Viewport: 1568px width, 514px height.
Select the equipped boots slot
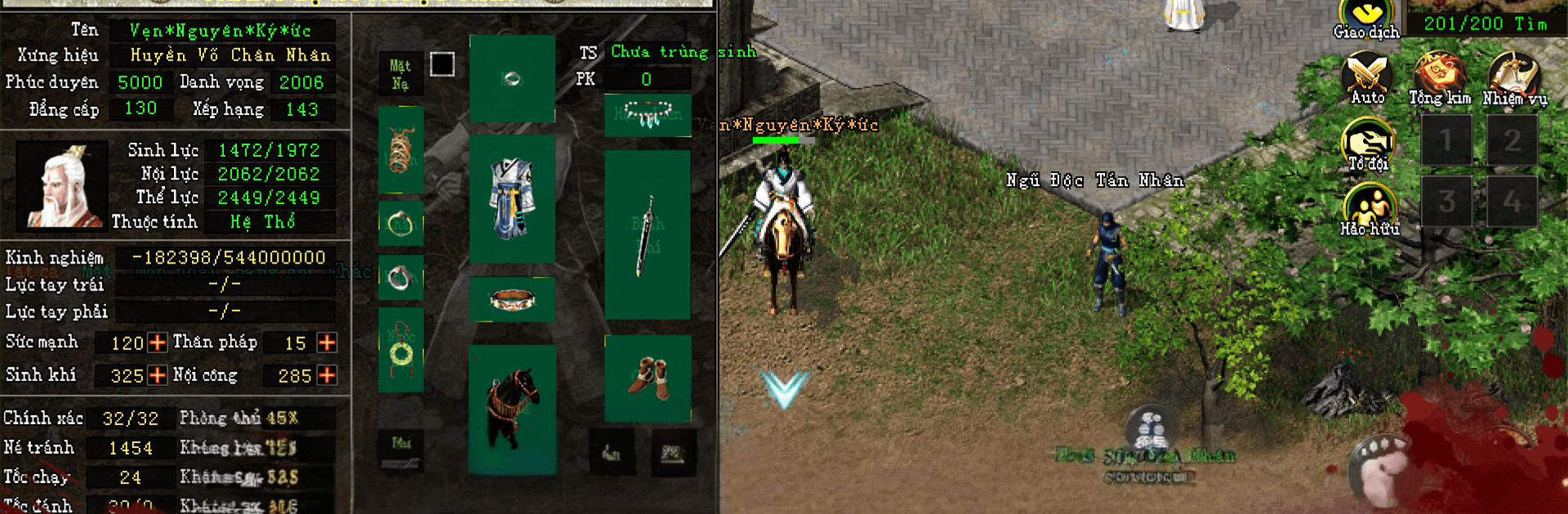coord(648,379)
